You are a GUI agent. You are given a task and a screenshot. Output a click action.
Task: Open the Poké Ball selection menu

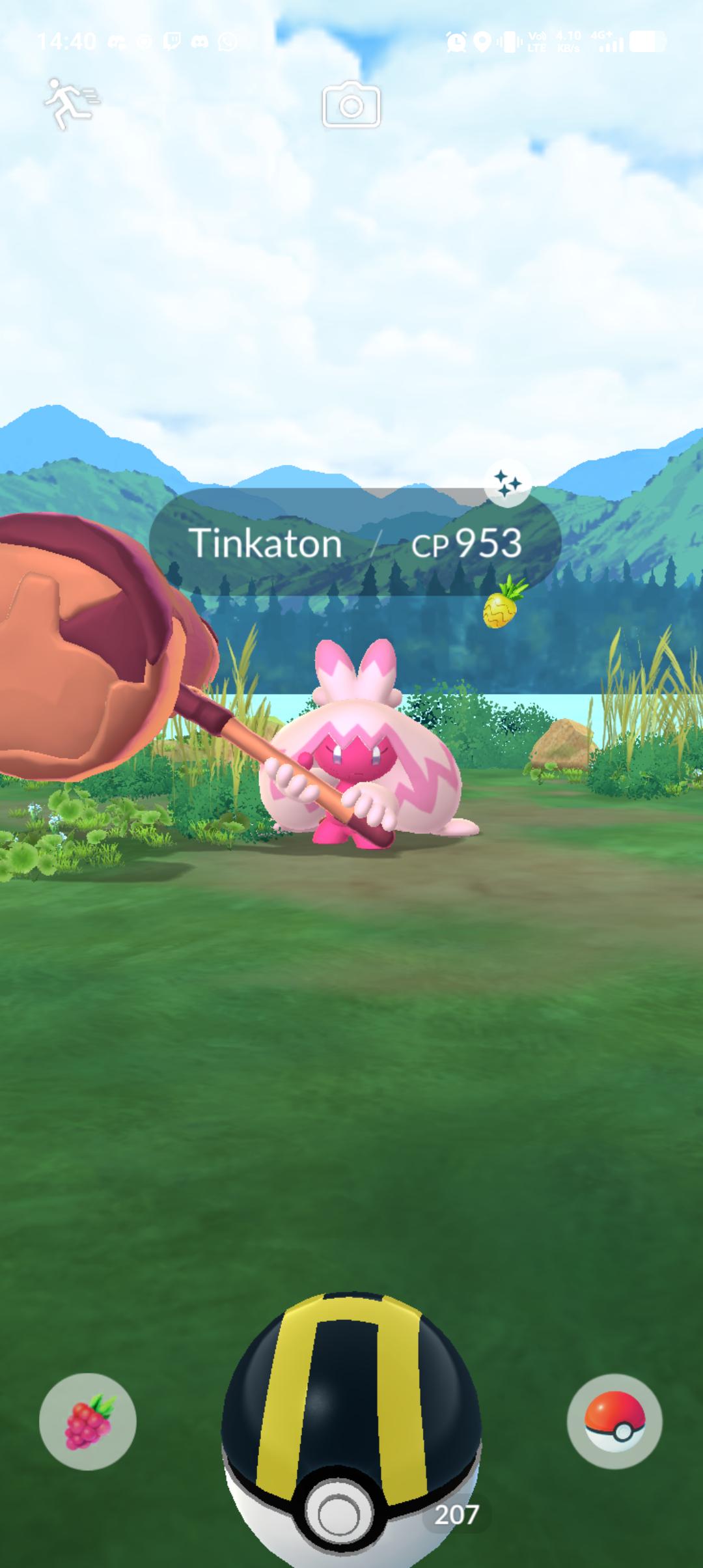coord(614,1421)
